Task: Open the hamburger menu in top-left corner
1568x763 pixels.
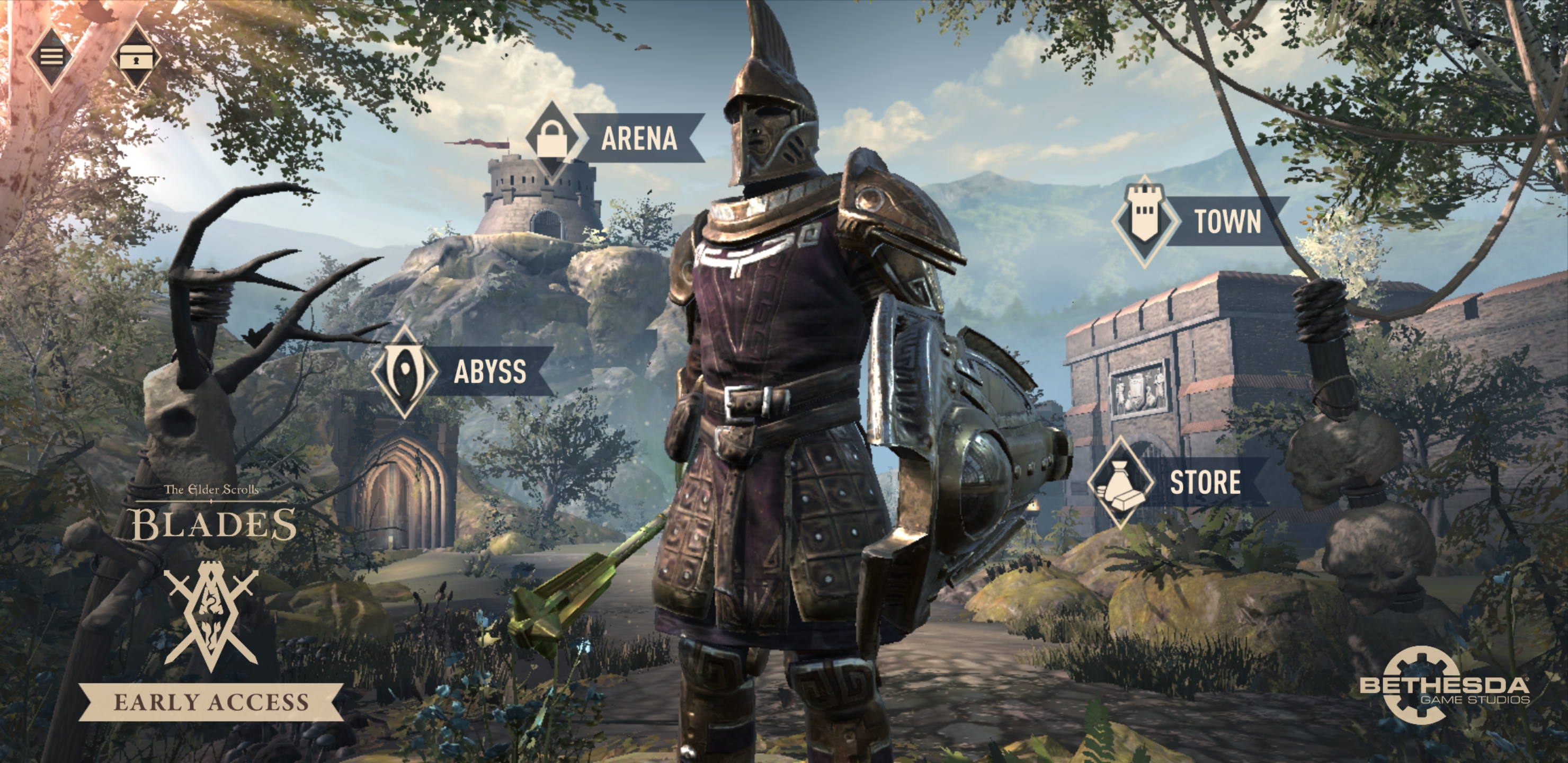Action: click(x=52, y=58)
